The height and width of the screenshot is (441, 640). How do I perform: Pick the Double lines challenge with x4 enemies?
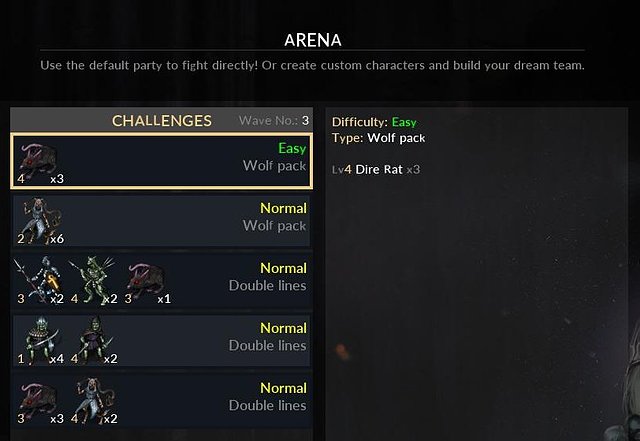tap(161, 341)
